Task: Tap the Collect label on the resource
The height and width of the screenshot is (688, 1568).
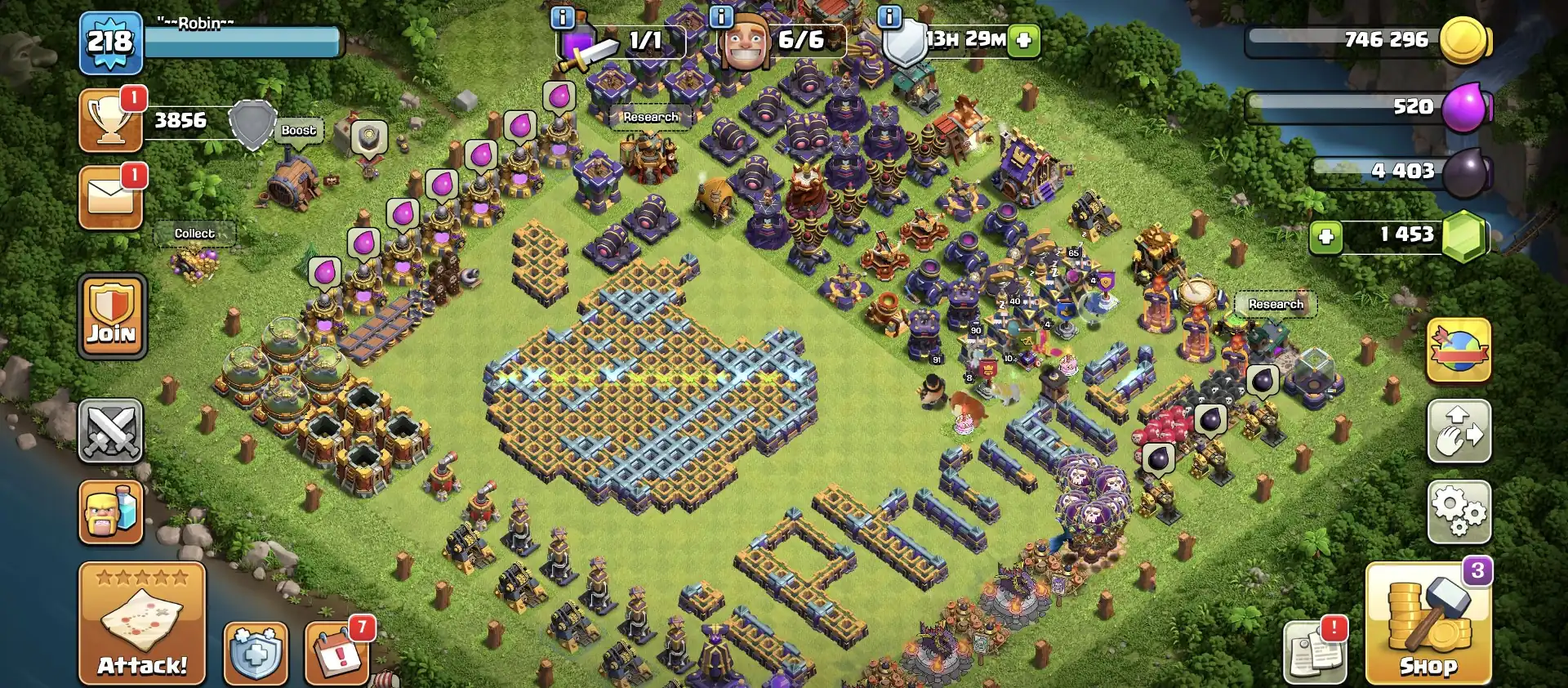Action: [194, 234]
